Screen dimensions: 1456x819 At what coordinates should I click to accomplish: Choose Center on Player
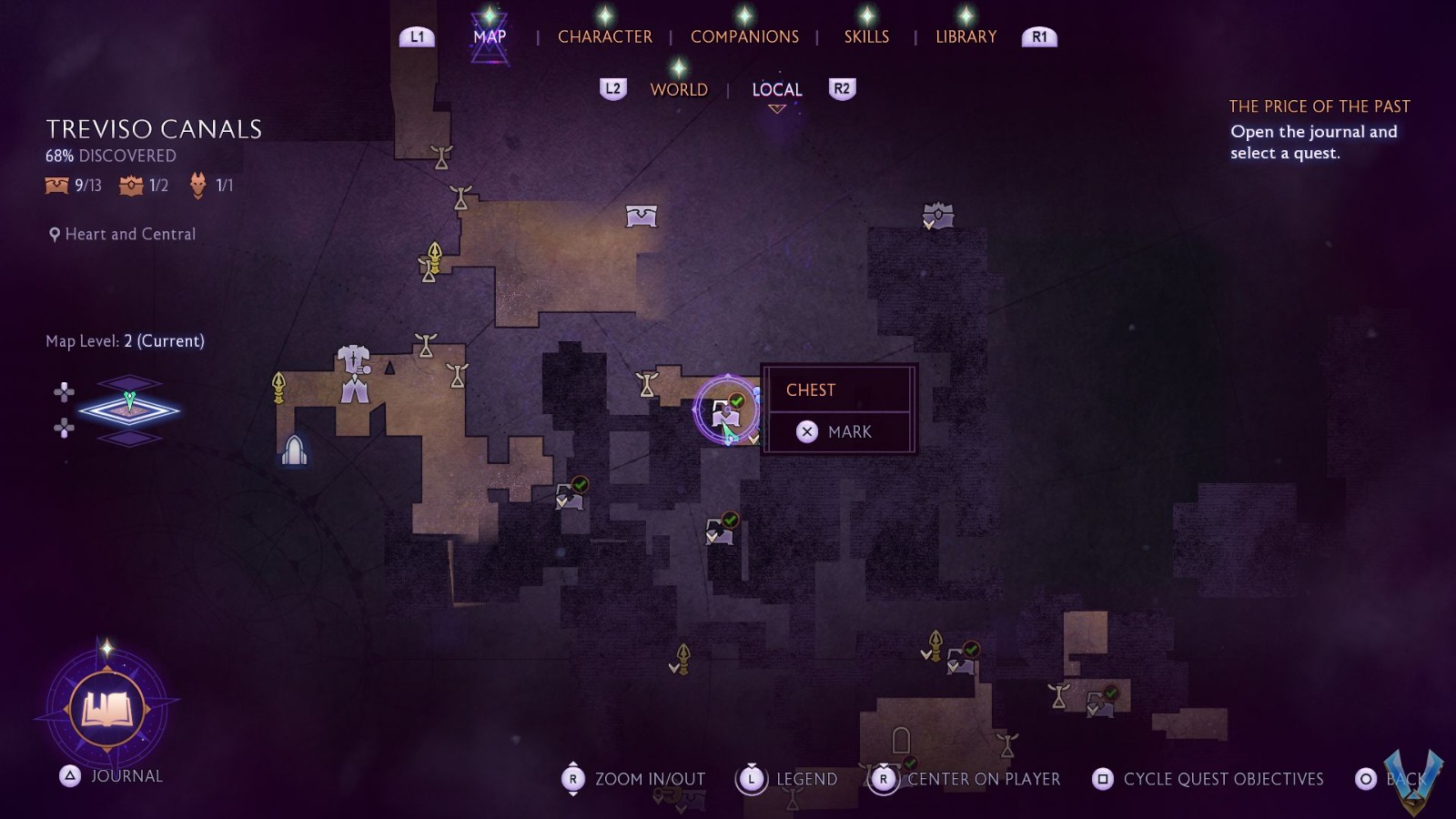pos(967,779)
